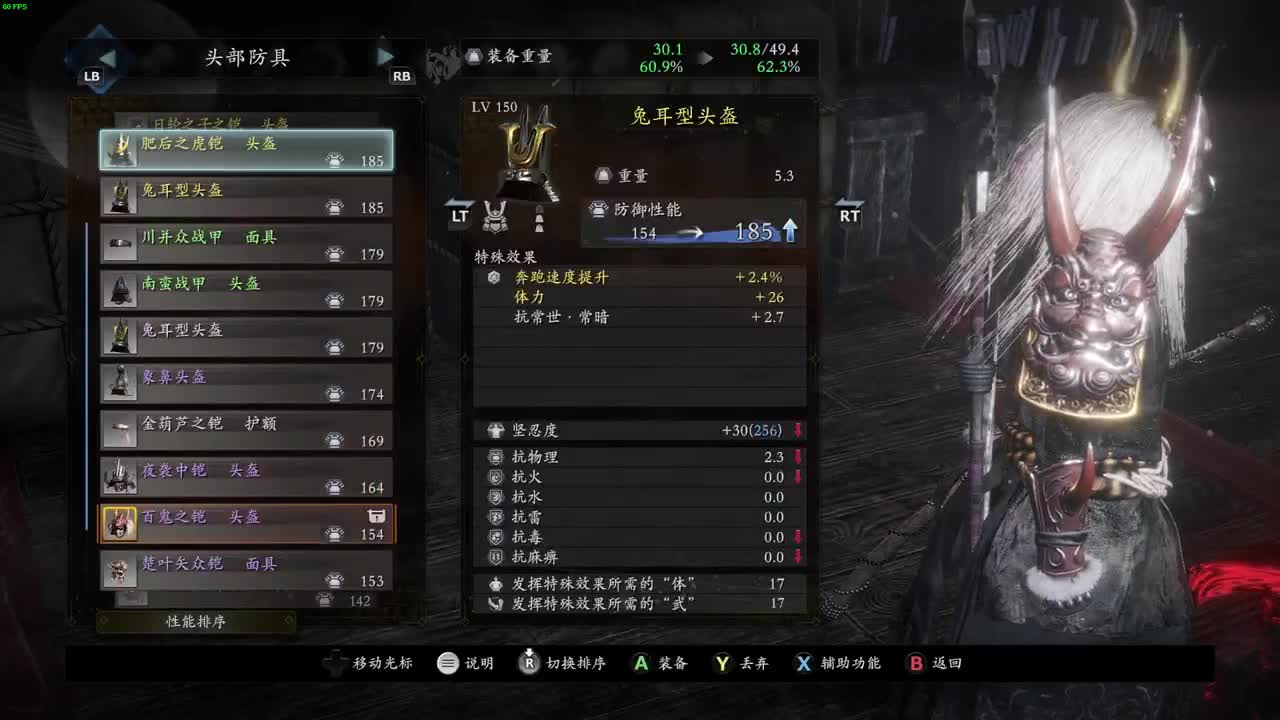Viewport: 1280px width, 720px height.
Task: Open the 性能排序 sorting option
Action: 196,622
